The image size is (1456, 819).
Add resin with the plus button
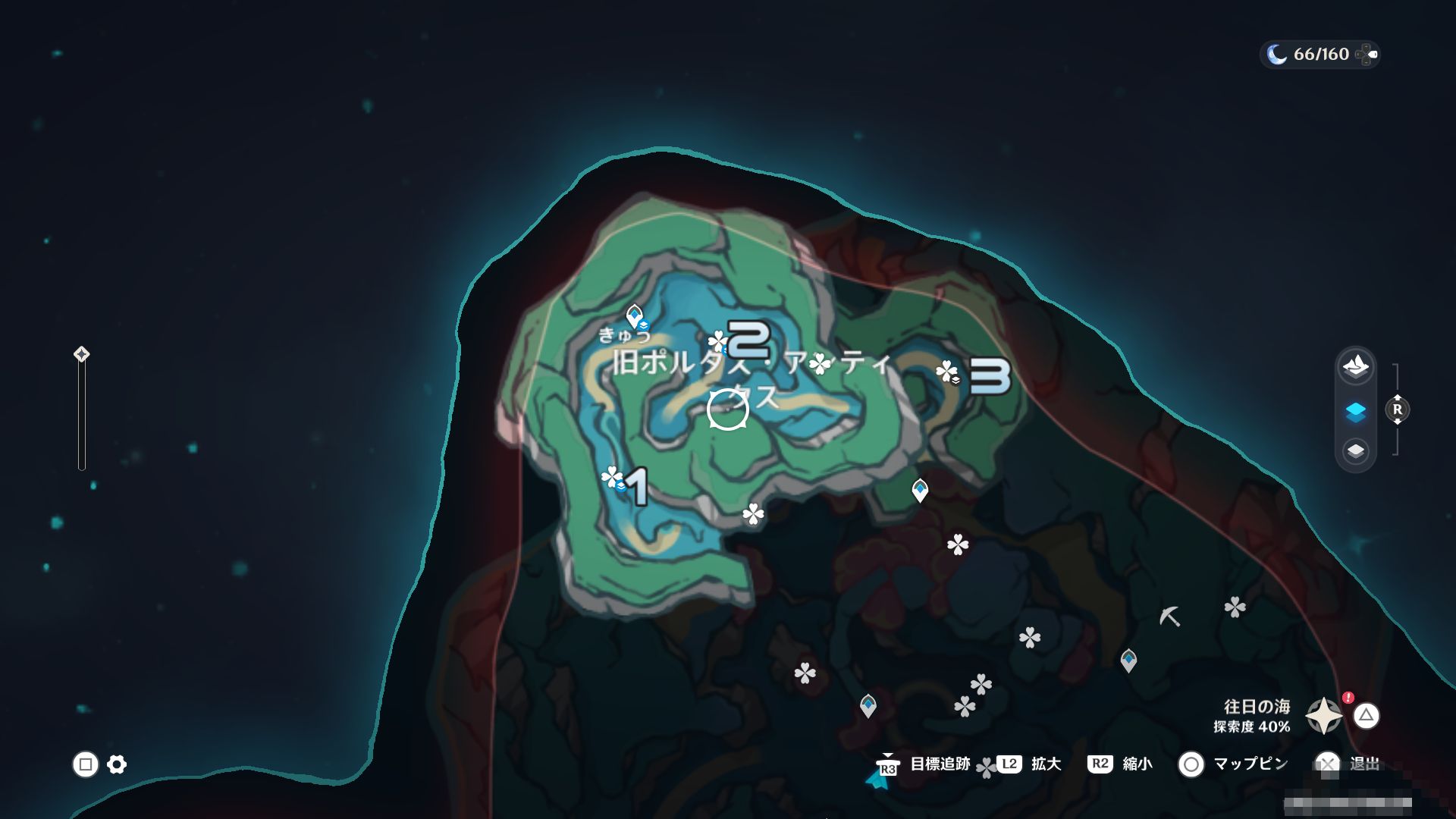(1367, 55)
